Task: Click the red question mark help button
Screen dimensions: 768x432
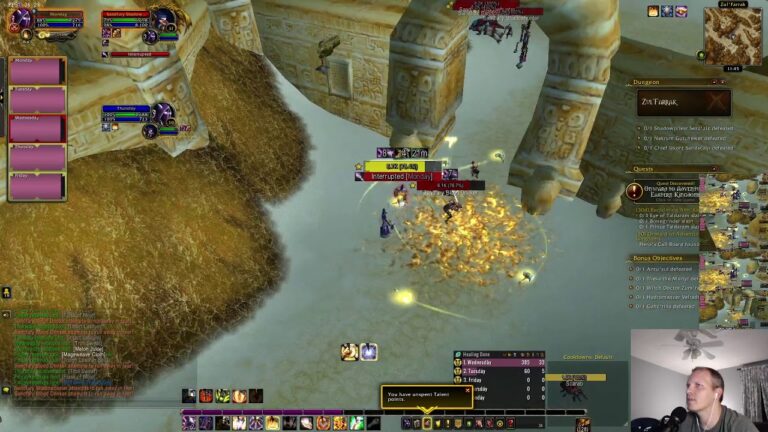Action: pos(511,423)
